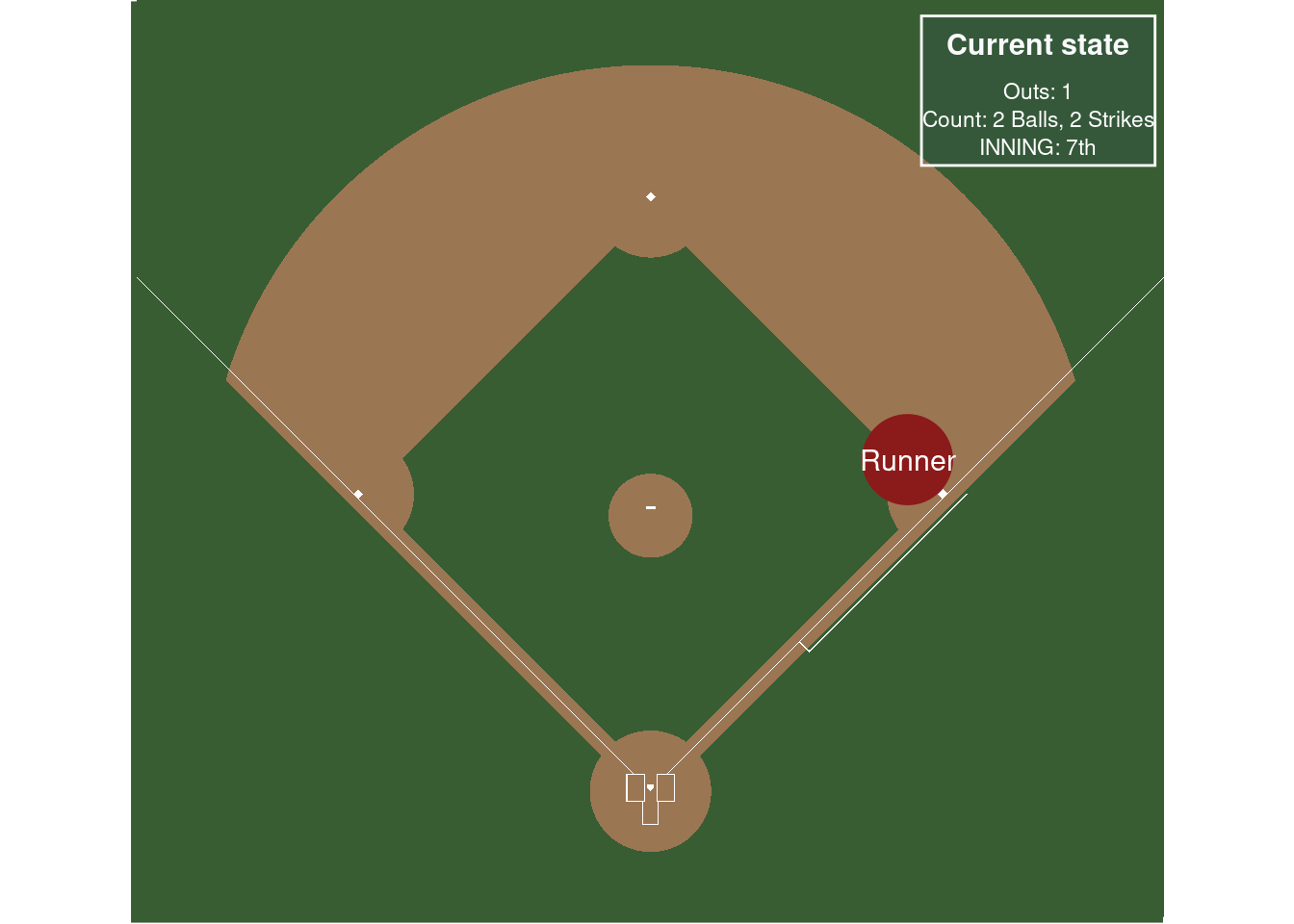
Task: Select the red Runner marker
Action: (906, 460)
